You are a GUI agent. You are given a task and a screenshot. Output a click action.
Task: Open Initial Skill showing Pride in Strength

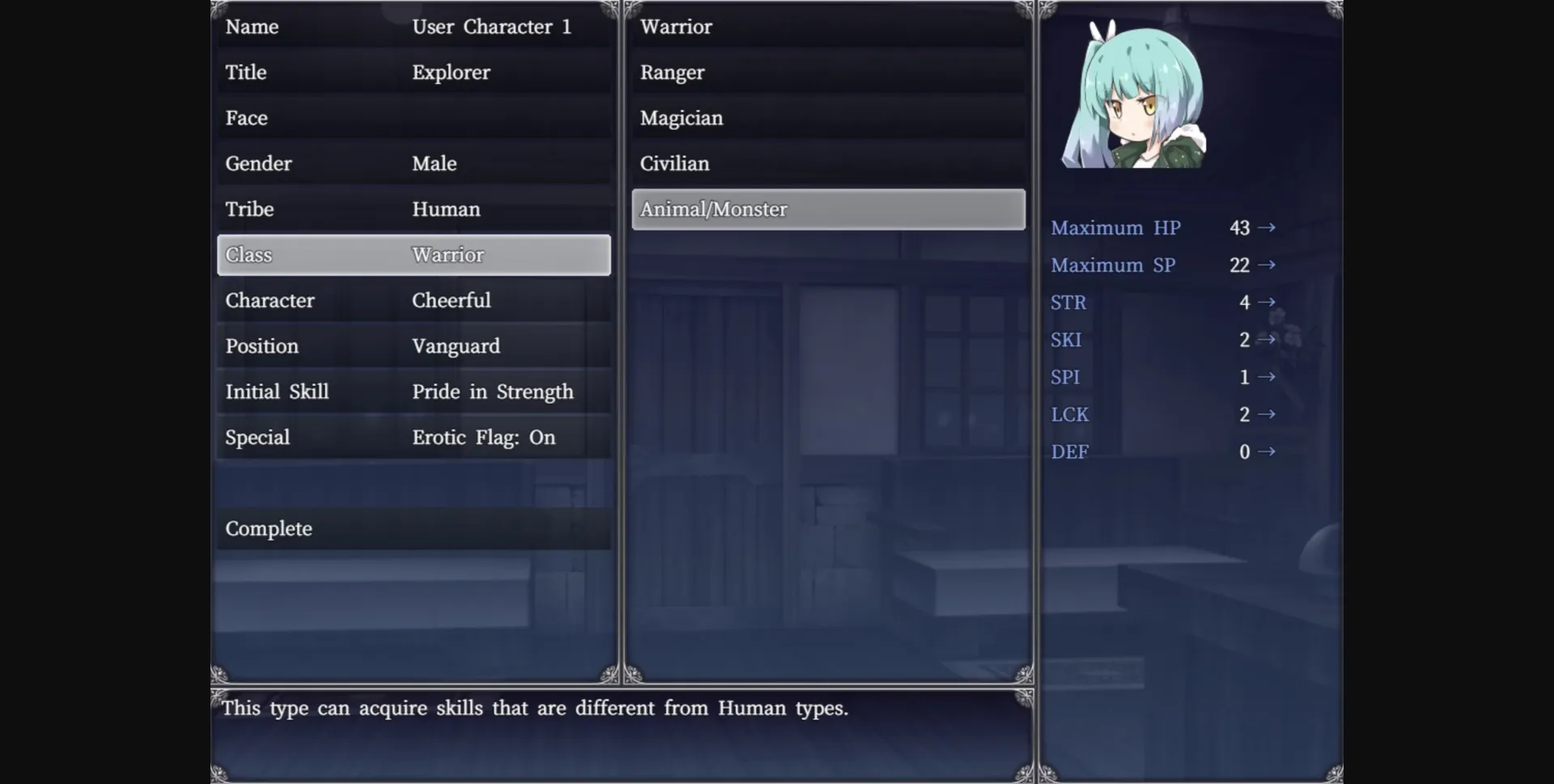(413, 392)
